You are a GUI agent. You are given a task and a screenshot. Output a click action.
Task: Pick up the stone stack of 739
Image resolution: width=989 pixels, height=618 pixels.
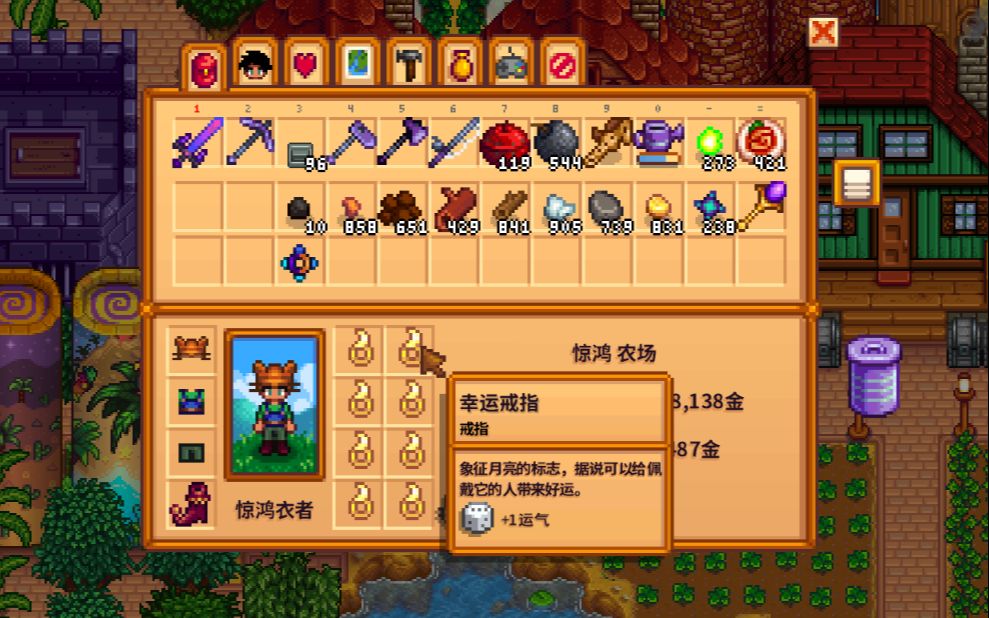coord(608,208)
